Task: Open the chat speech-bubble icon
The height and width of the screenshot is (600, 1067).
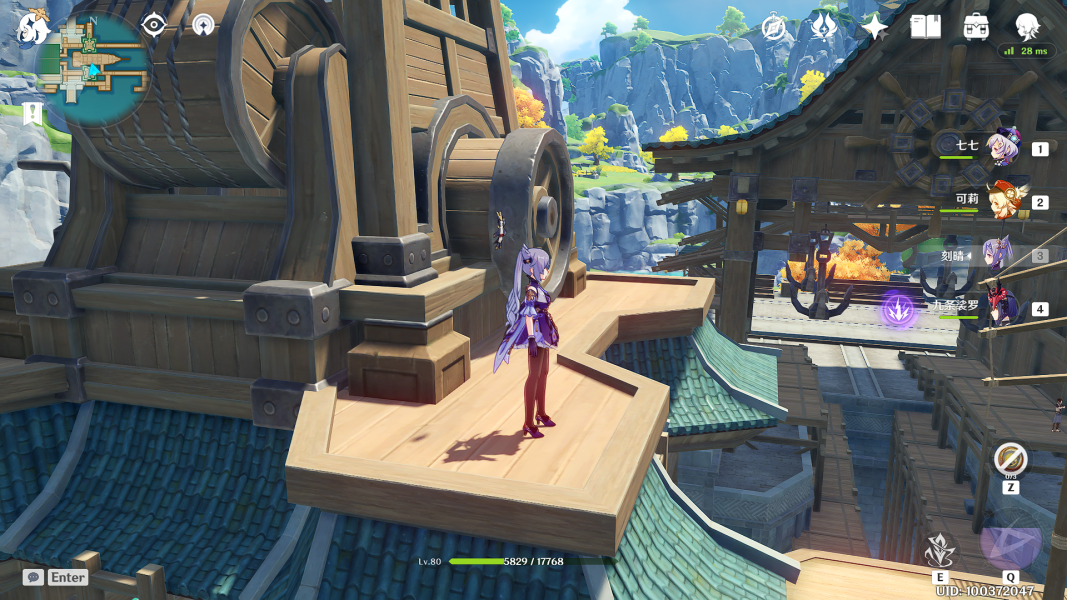Action: 33,577
